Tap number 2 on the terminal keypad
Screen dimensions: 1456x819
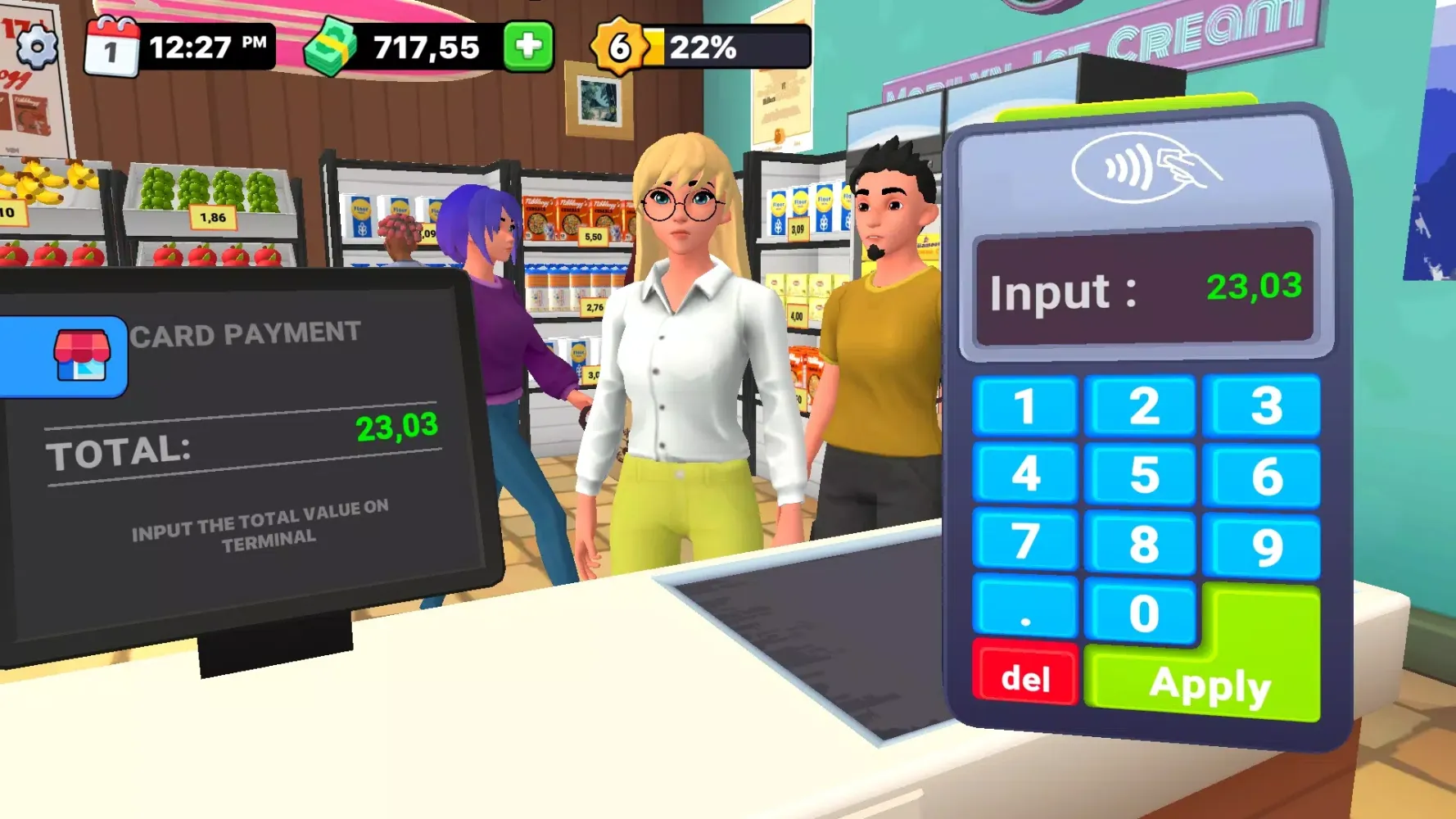pyautogui.click(x=1144, y=406)
